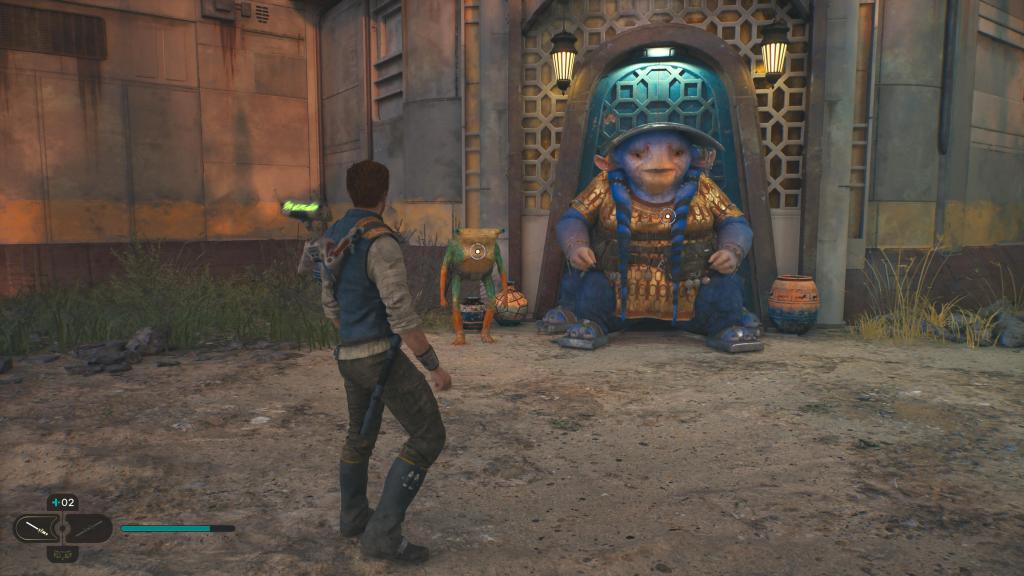Click the interaction marker on the small droid
The height and width of the screenshot is (576, 1024).
point(478,251)
